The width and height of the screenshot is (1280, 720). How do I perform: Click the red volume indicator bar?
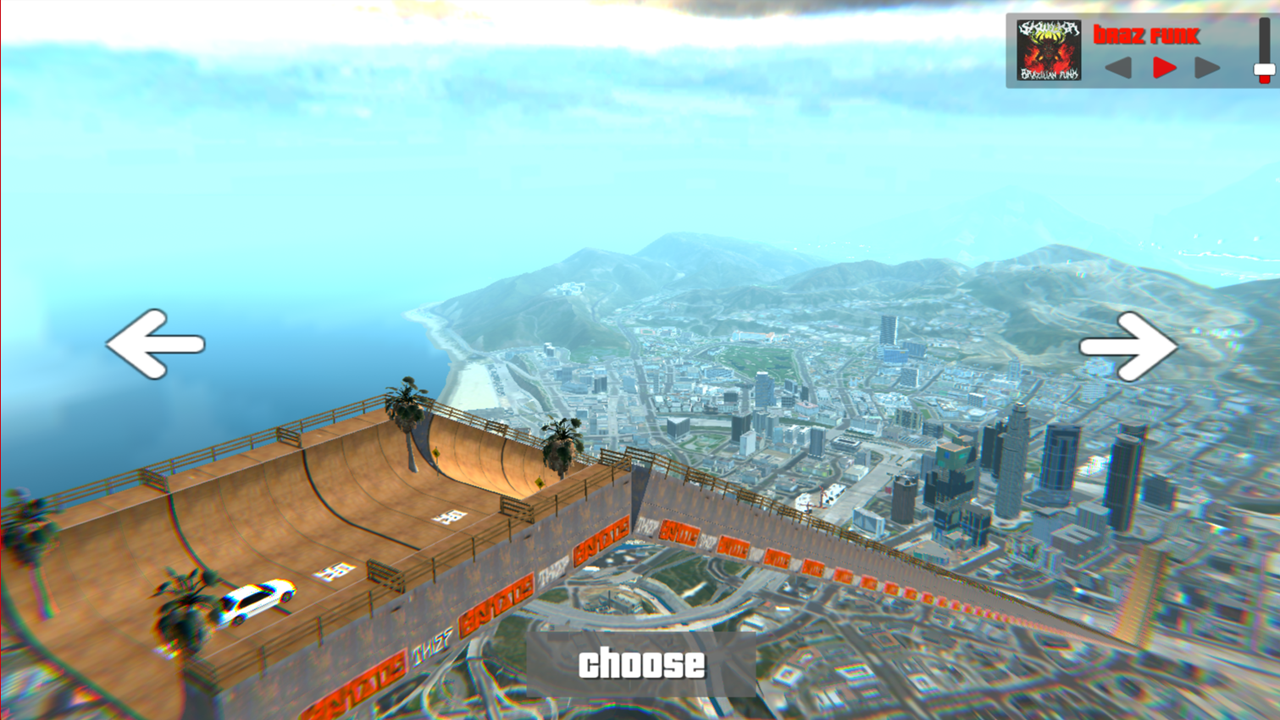pos(1264,80)
